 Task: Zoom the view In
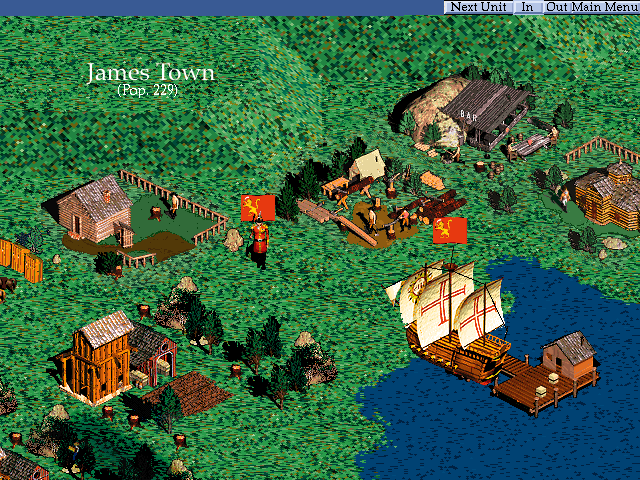(528, 7)
